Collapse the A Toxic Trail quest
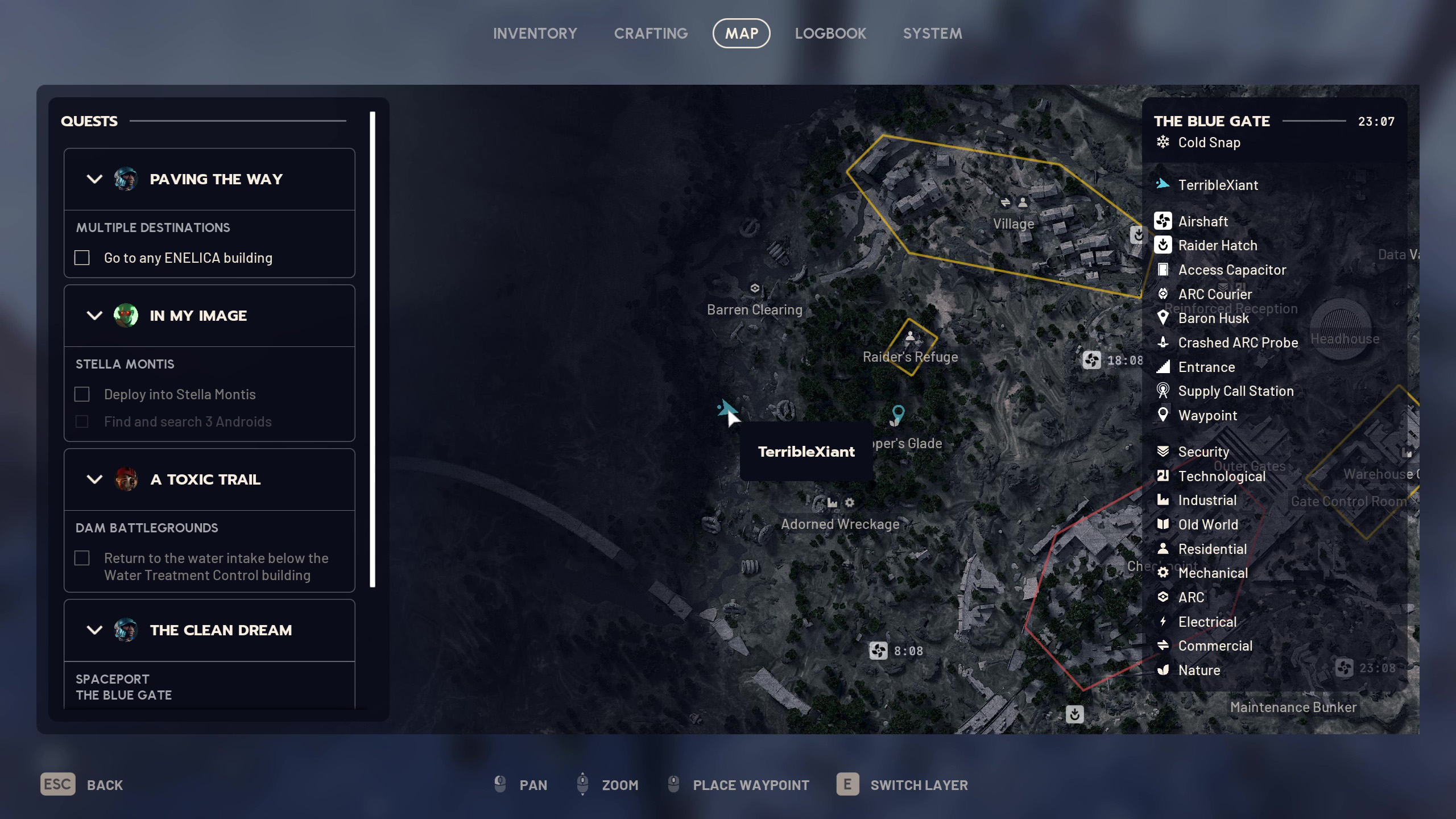 tap(94, 479)
